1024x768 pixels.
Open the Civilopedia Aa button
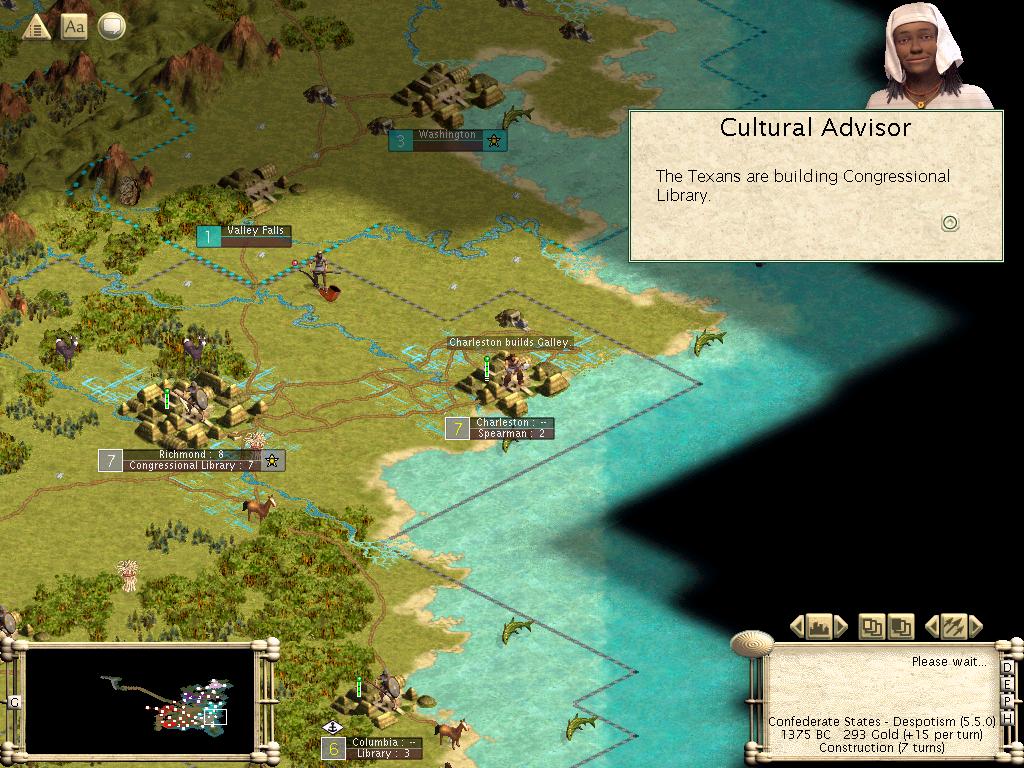coord(74,27)
